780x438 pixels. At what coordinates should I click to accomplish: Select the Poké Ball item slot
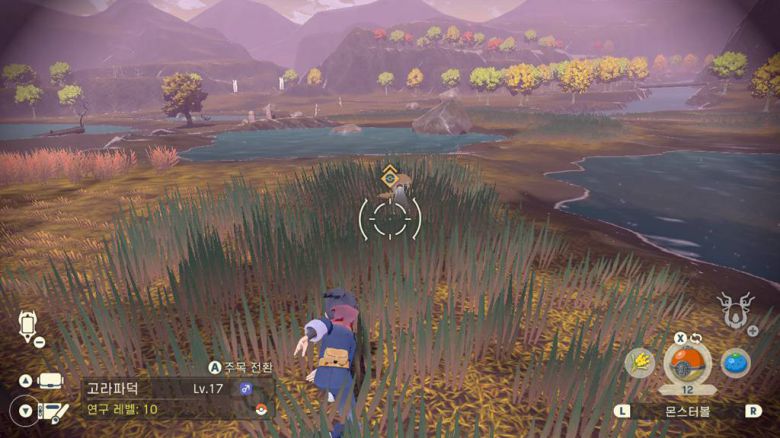tap(687, 363)
